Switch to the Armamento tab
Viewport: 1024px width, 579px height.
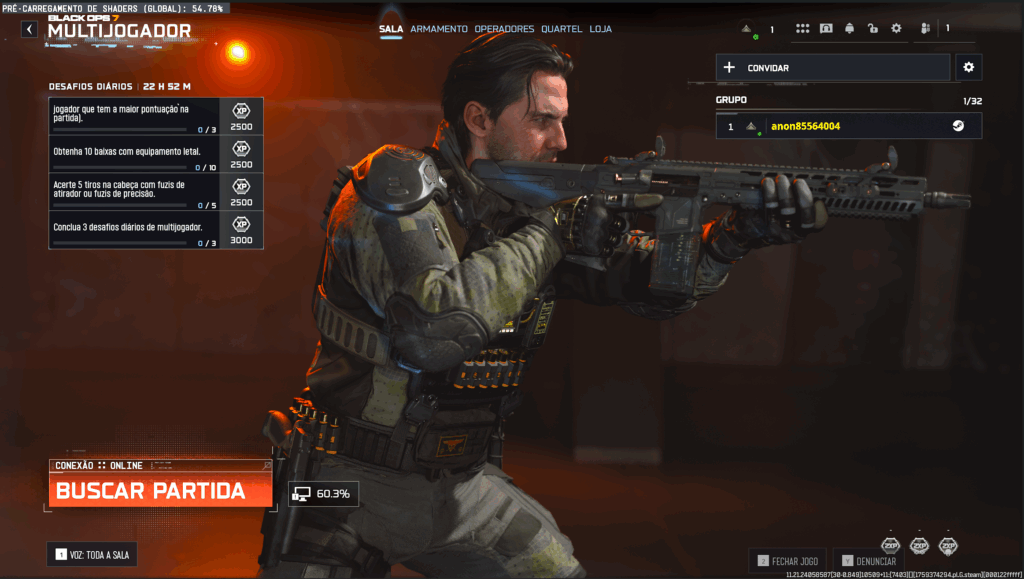[x=438, y=29]
